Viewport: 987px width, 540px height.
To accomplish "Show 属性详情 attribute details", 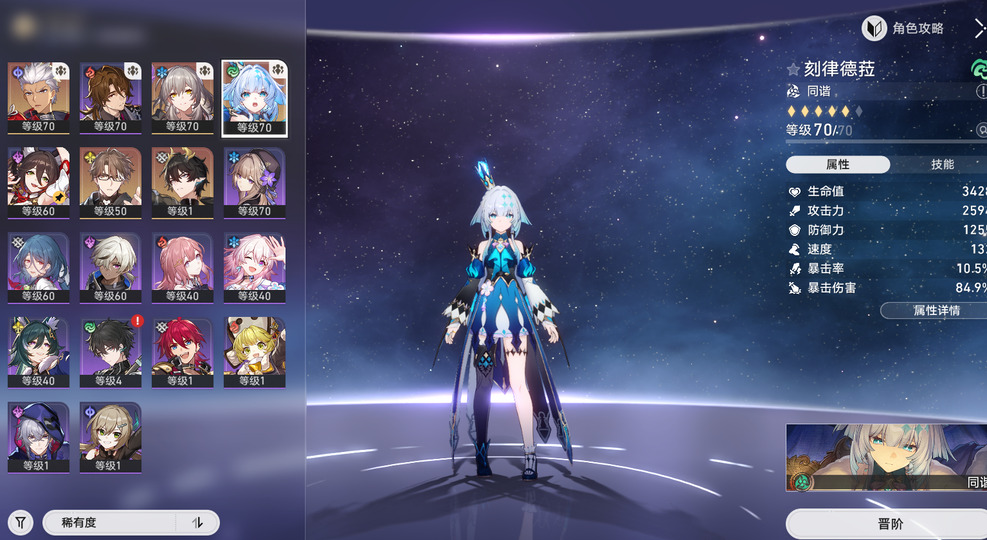I will coord(935,310).
